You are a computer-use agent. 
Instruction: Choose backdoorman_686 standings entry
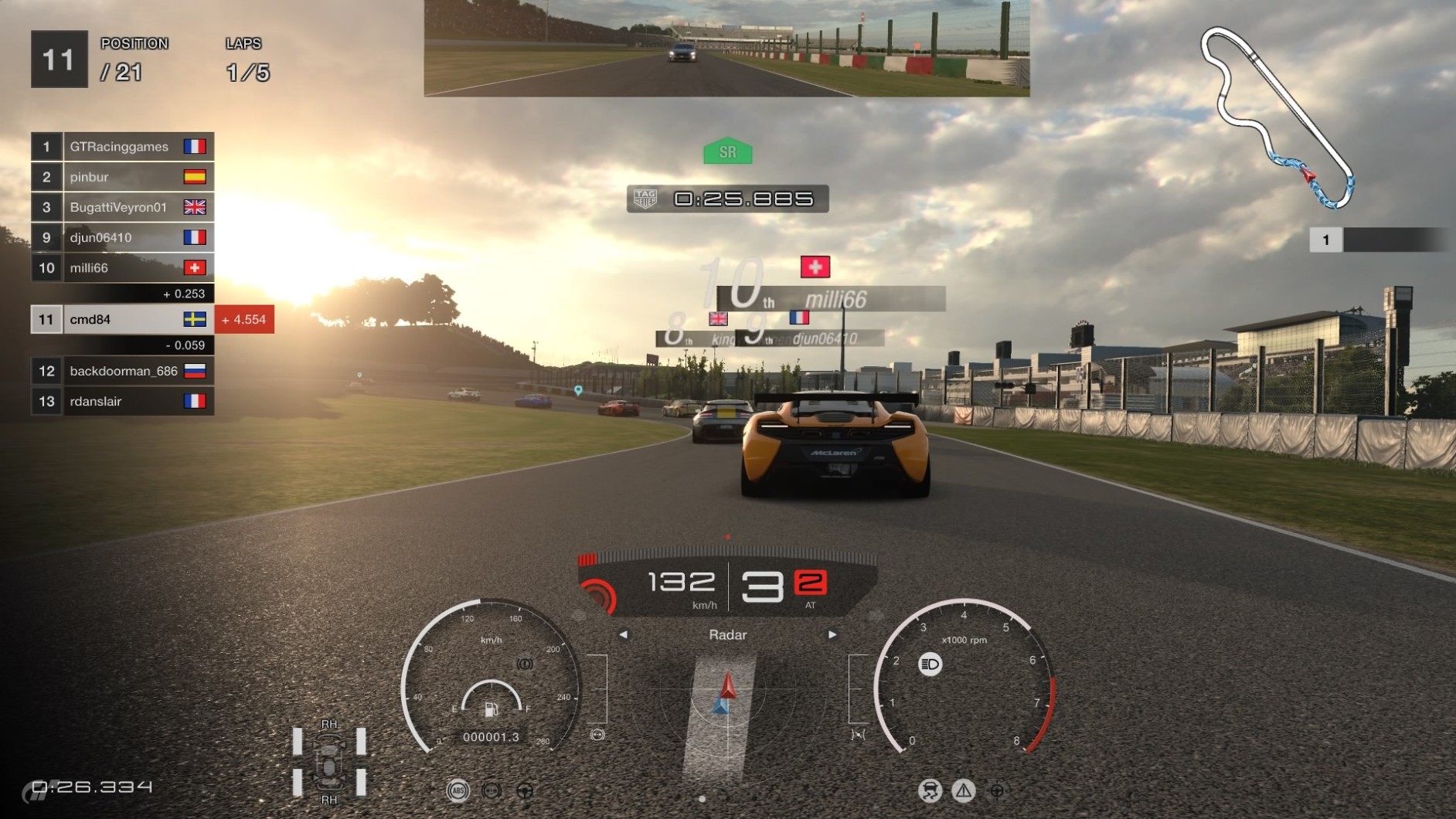122,371
